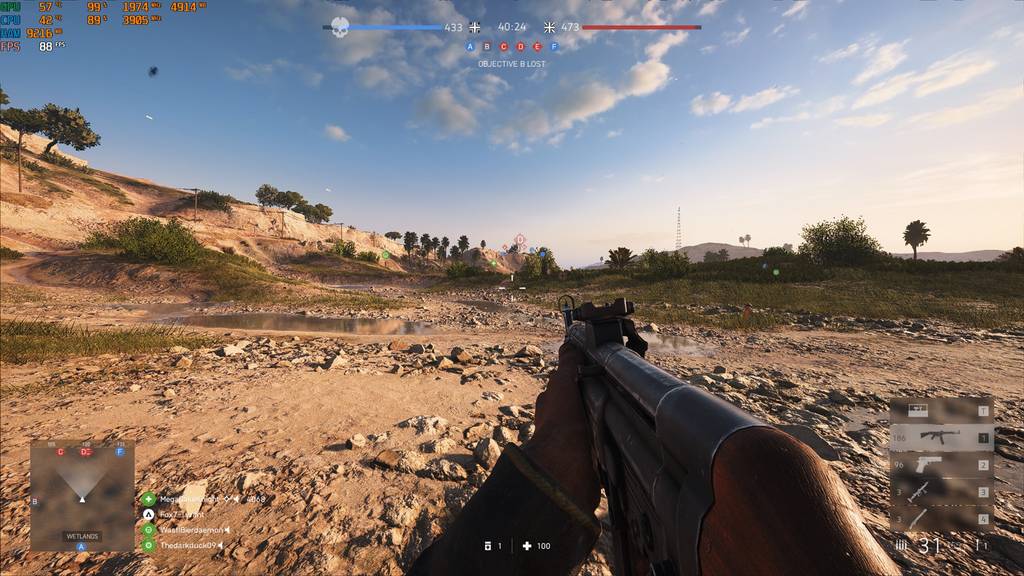Click the skull emblem at the score bar

pyautogui.click(x=340, y=27)
